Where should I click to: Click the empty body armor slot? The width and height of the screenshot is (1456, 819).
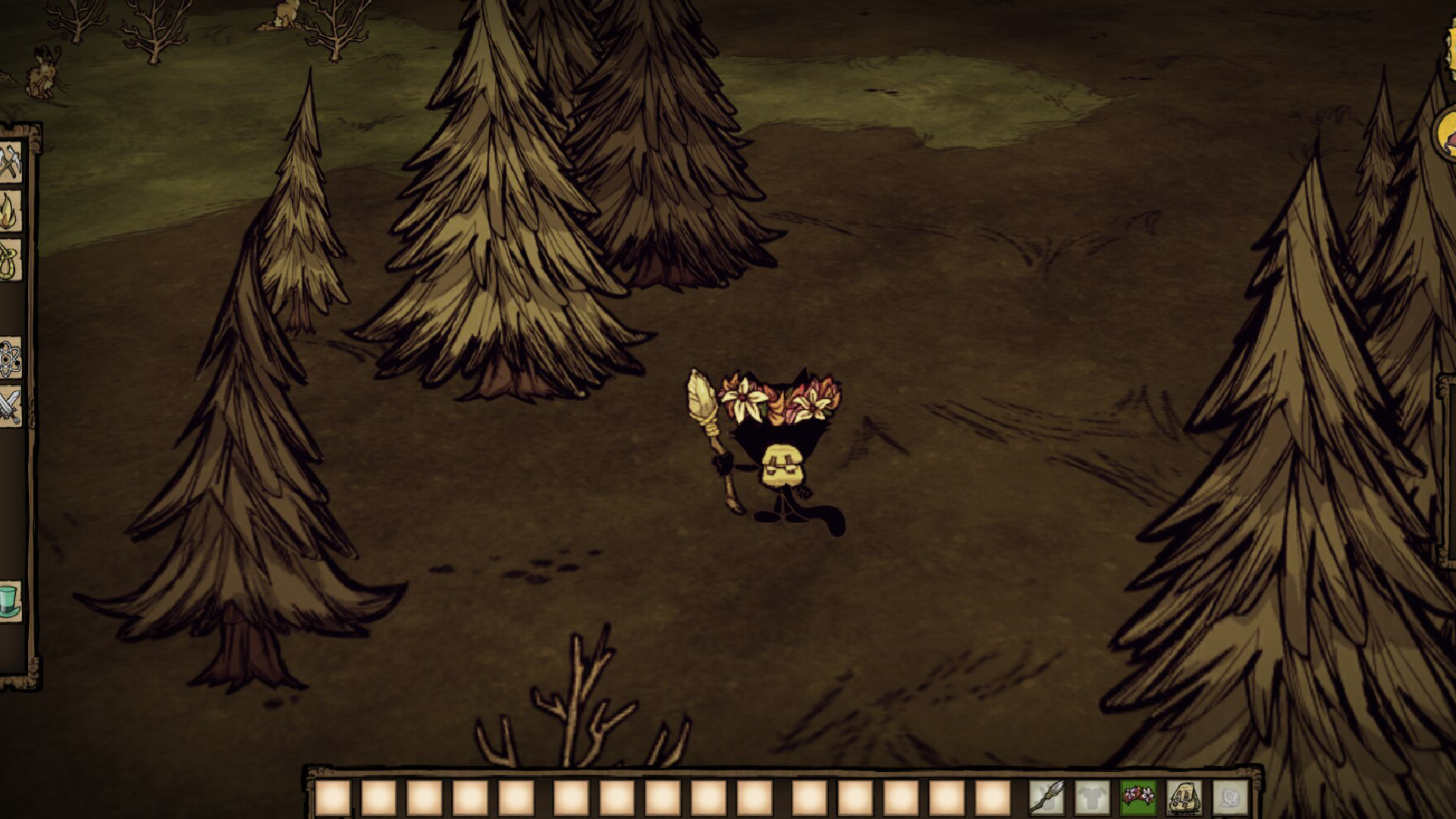[x=1092, y=798]
